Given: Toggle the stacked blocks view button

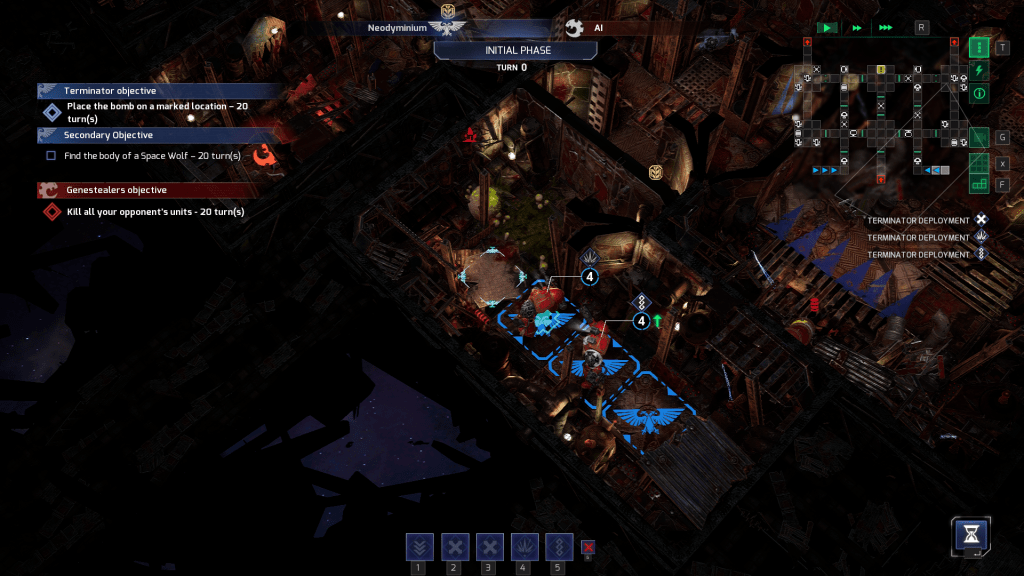Looking at the screenshot, I should pos(980,184).
